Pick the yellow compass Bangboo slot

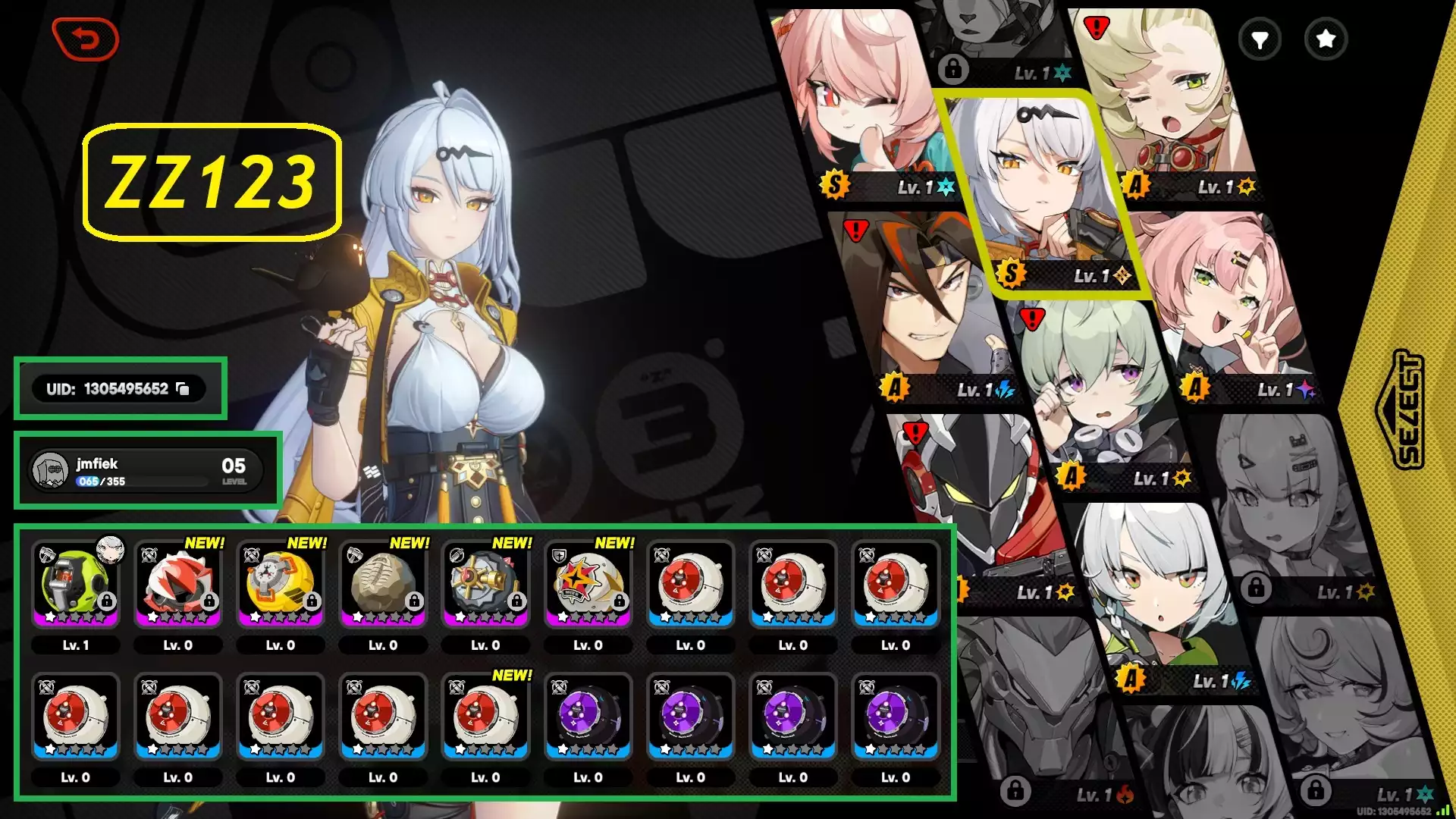pyautogui.click(x=280, y=584)
